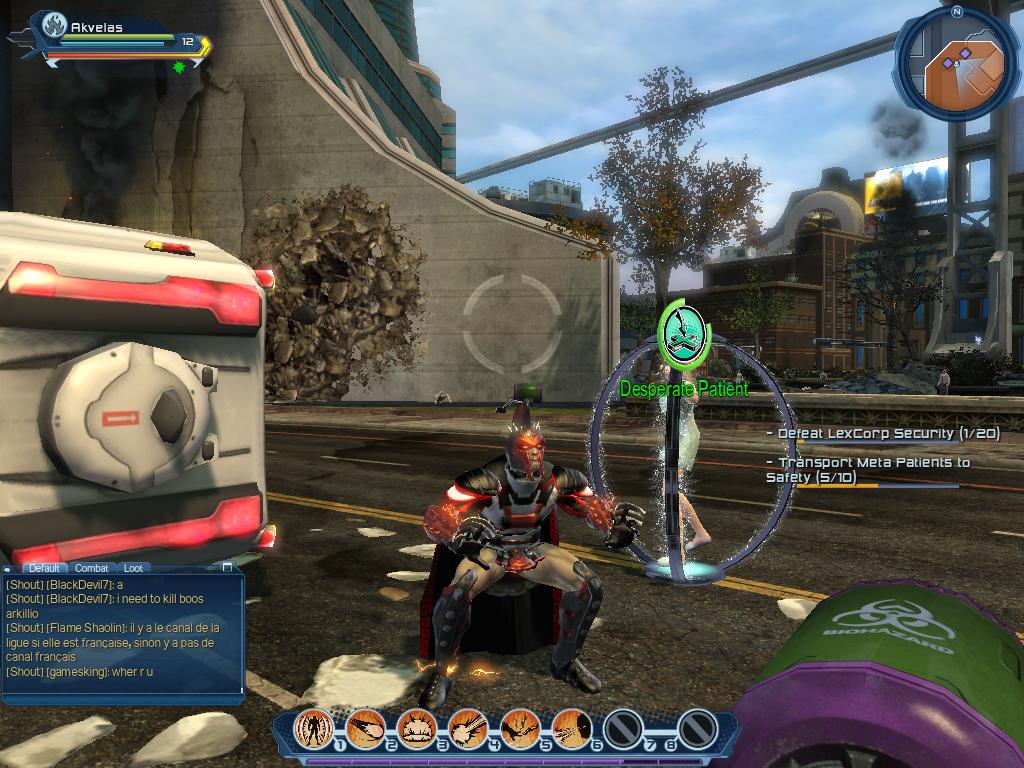
Task: Activate the flaming strike ability in slot 5
Action: pos(520,727)
